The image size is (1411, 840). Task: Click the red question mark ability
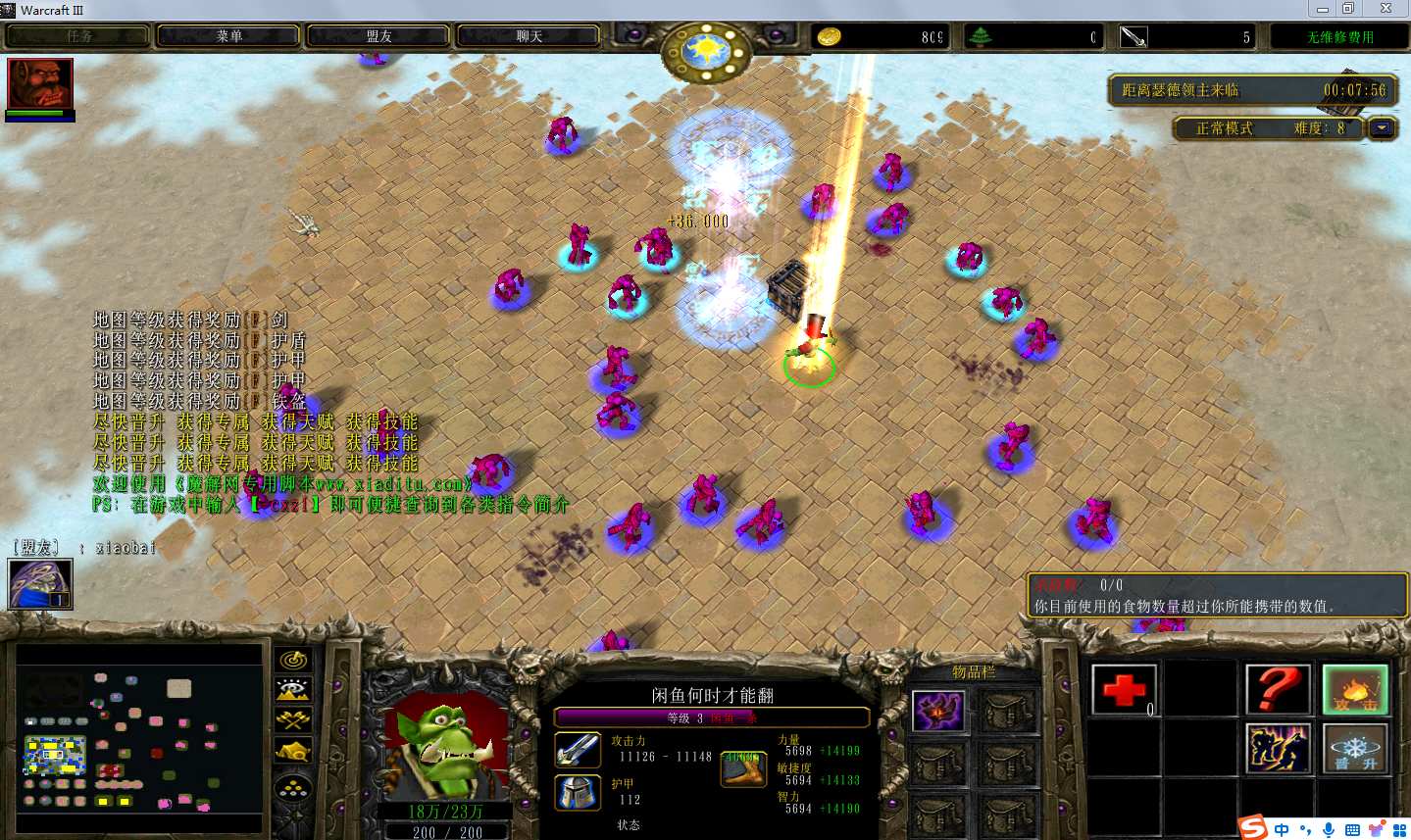coord(1279,690)
